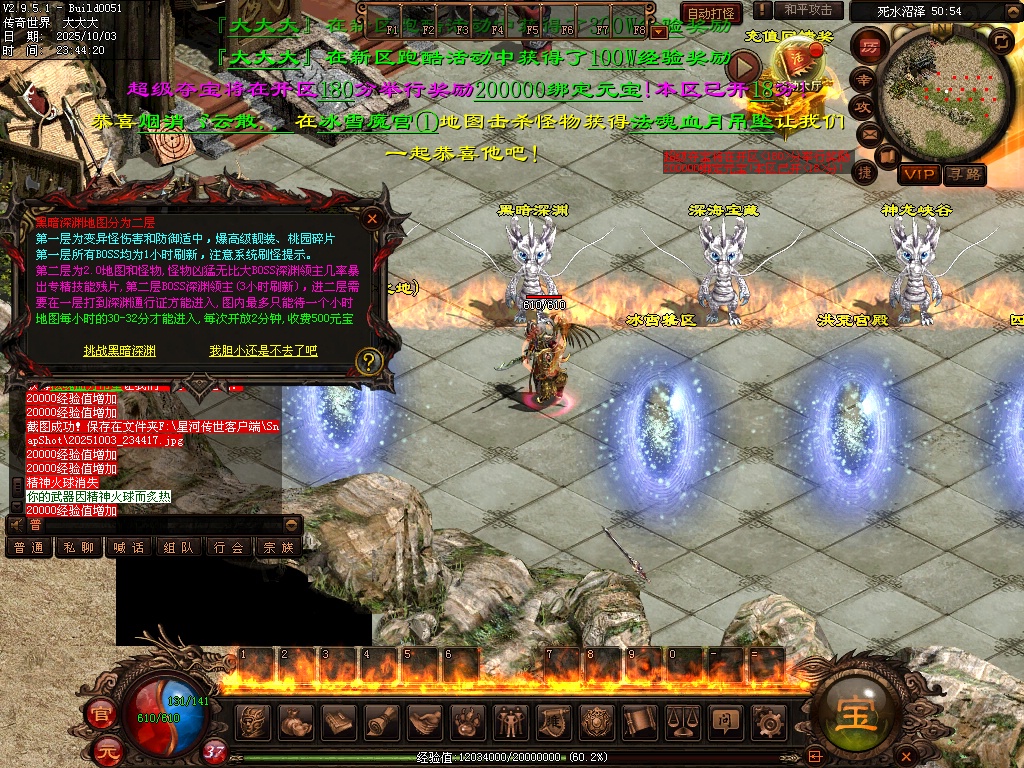The height and width of the screenshot is (768, 1024).
Task: Open the mail envelope icon
Action: click(x=868, y=133)
